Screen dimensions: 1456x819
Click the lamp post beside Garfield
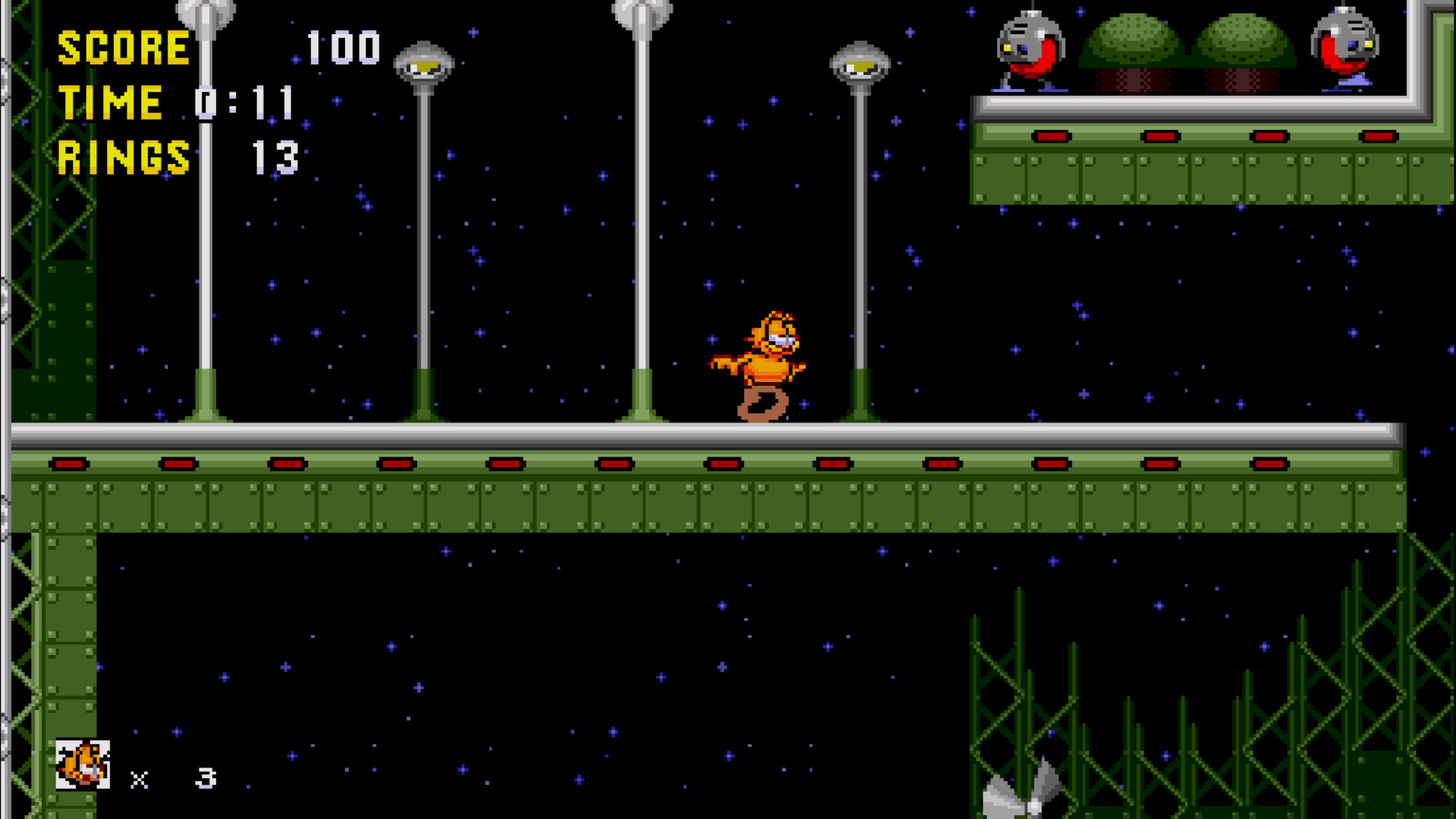861,227
